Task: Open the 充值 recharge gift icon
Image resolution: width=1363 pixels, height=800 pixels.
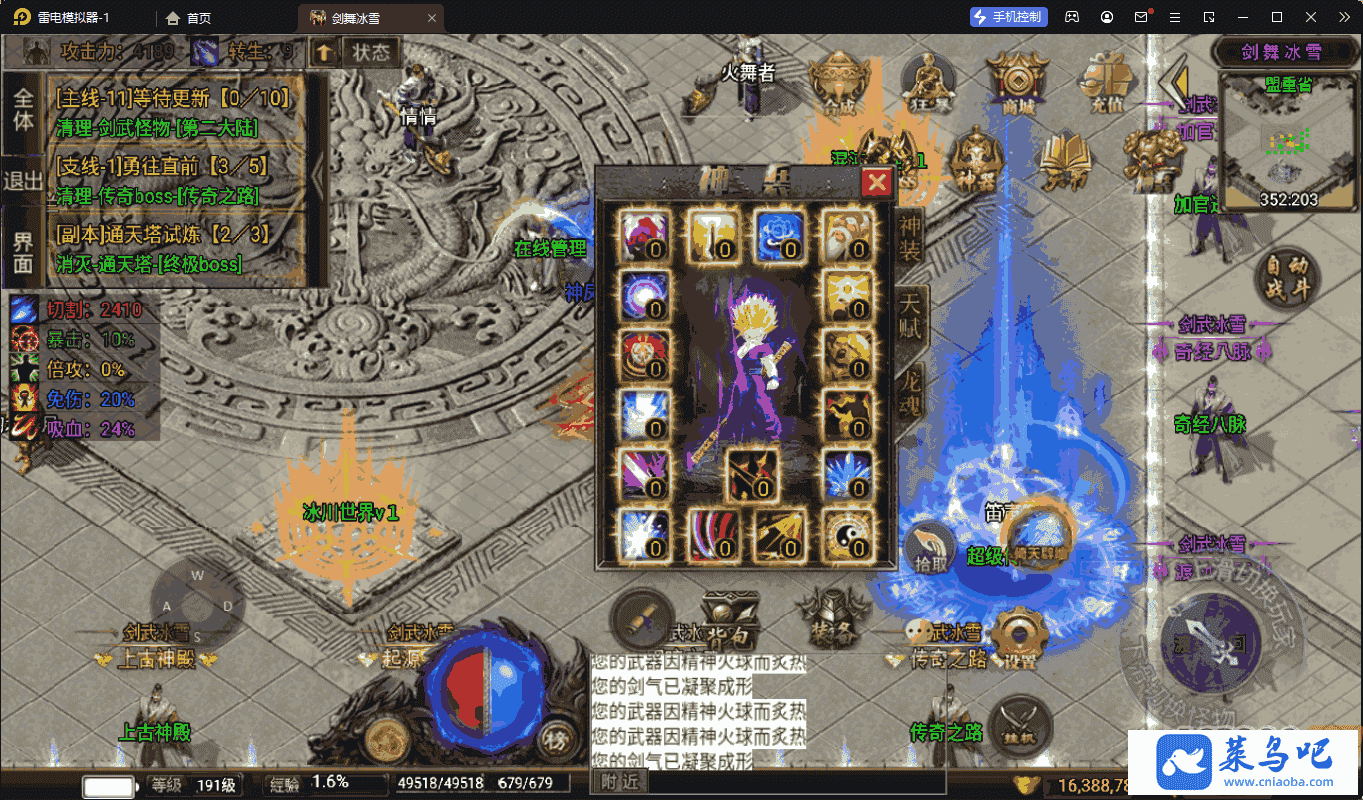Action: point(1105,80)
